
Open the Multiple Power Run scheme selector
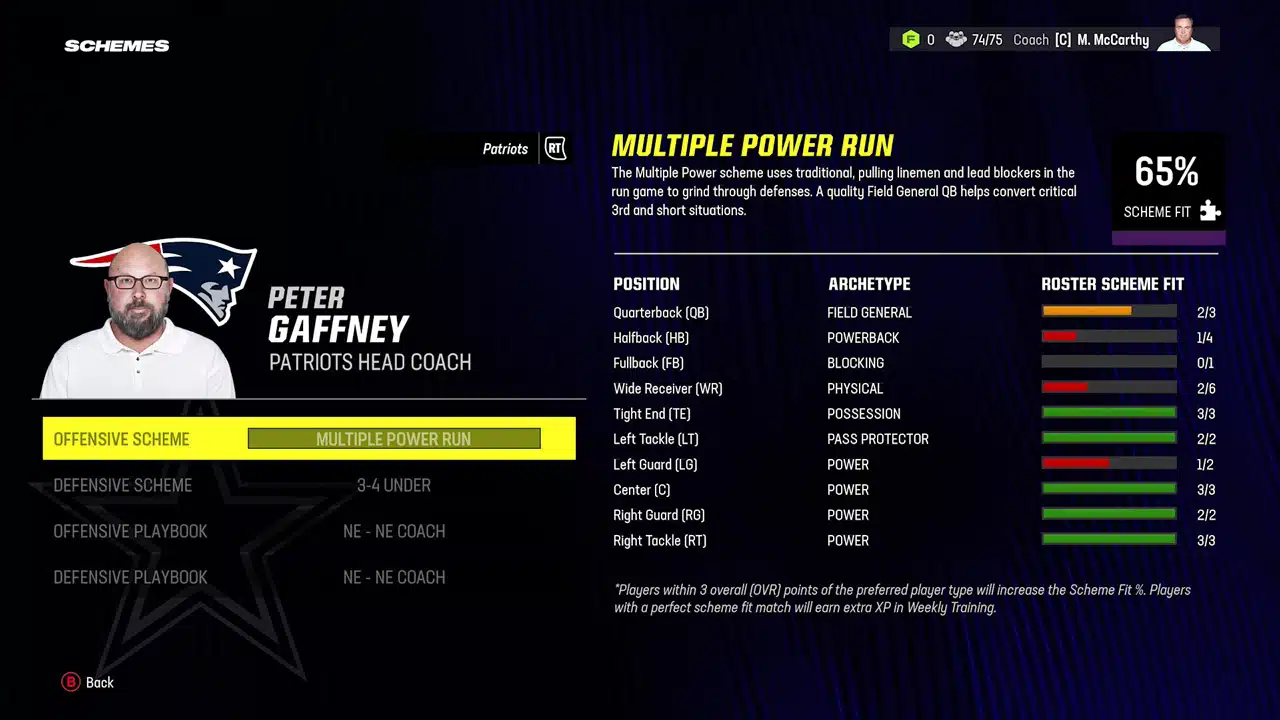pyautogui.click(x=393, y=439)
